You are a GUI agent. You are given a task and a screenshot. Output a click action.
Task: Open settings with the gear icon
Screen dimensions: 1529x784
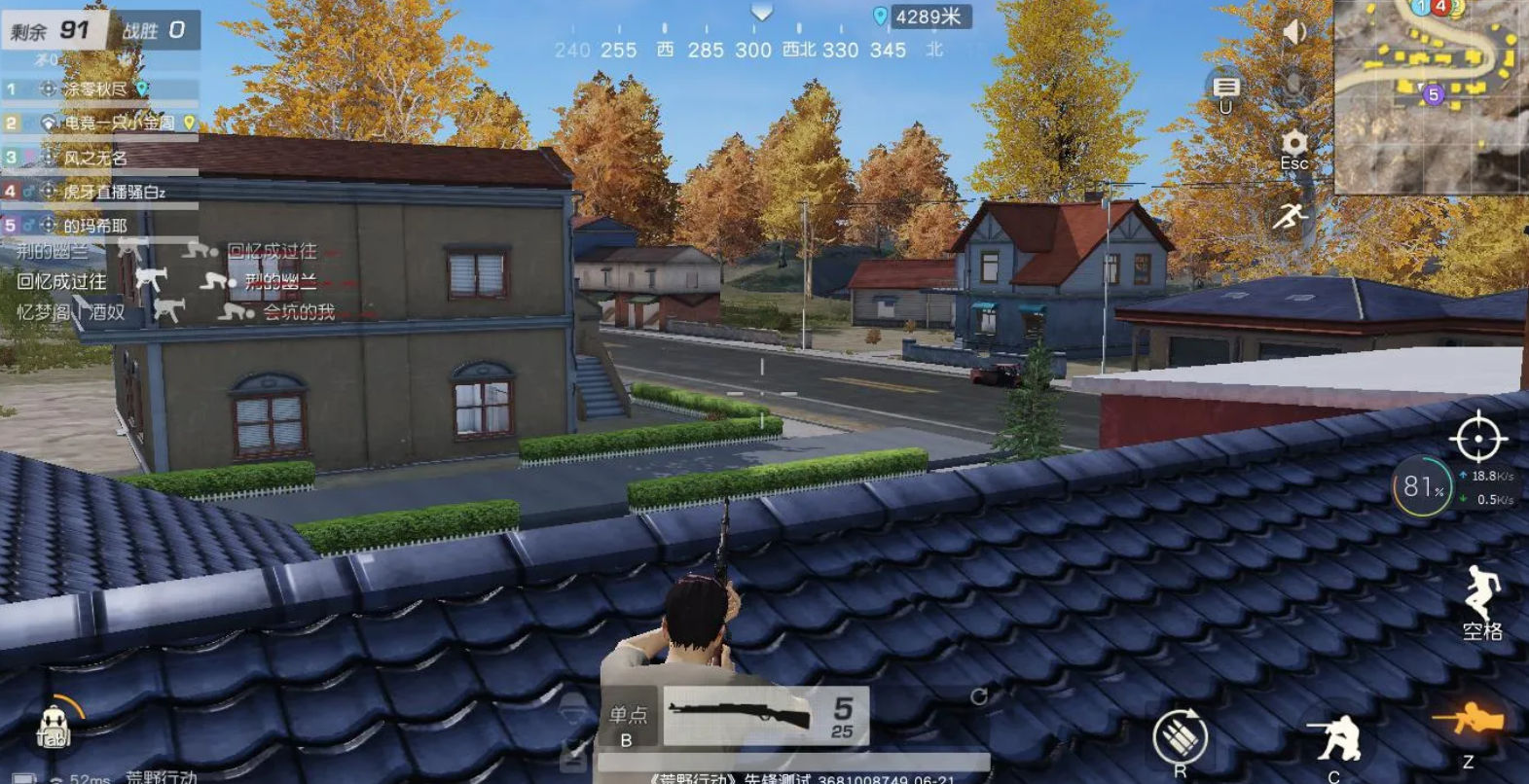click(1293, 146)
